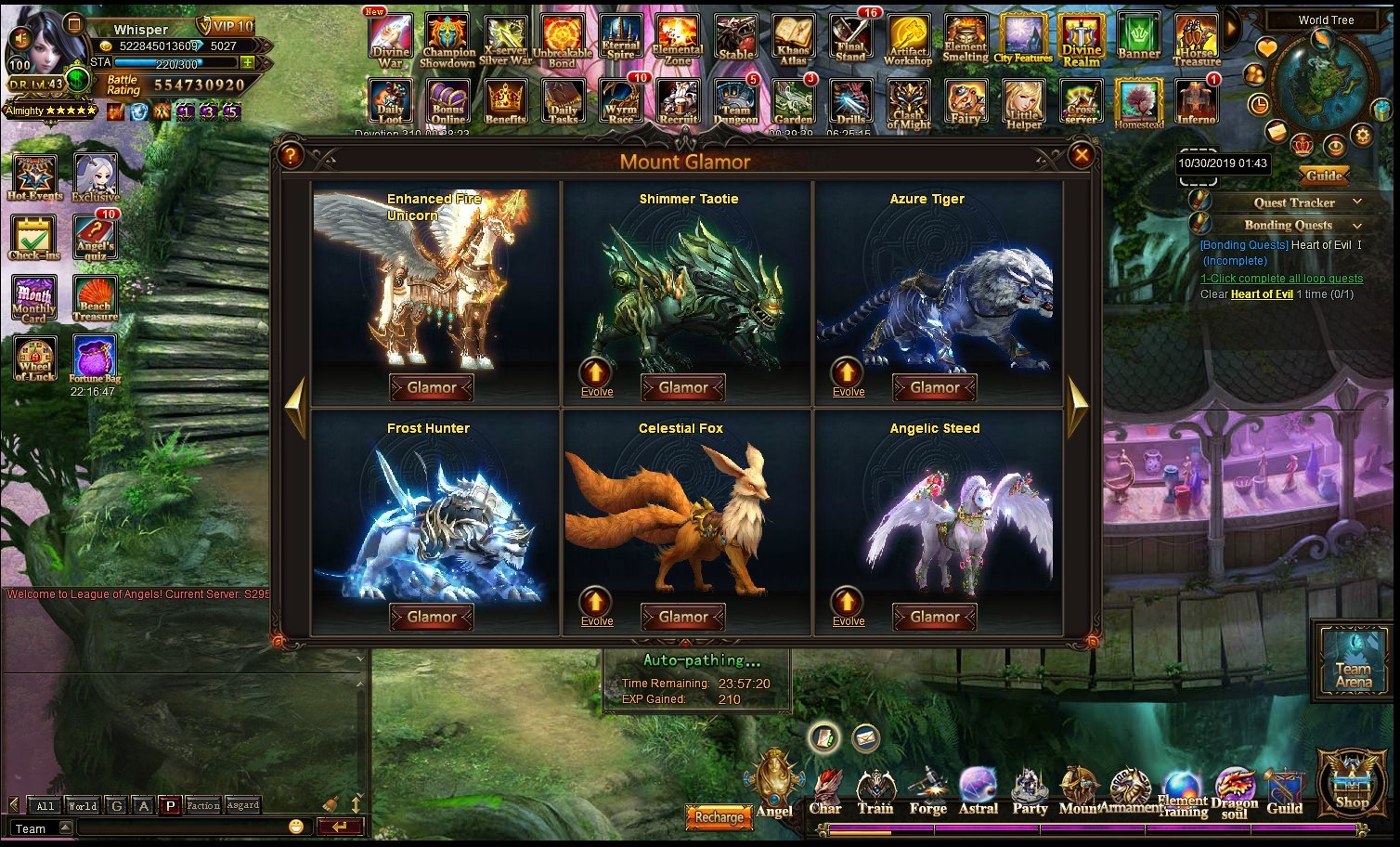
Task: Switch chat to World channel
Action: click(82, 805)
